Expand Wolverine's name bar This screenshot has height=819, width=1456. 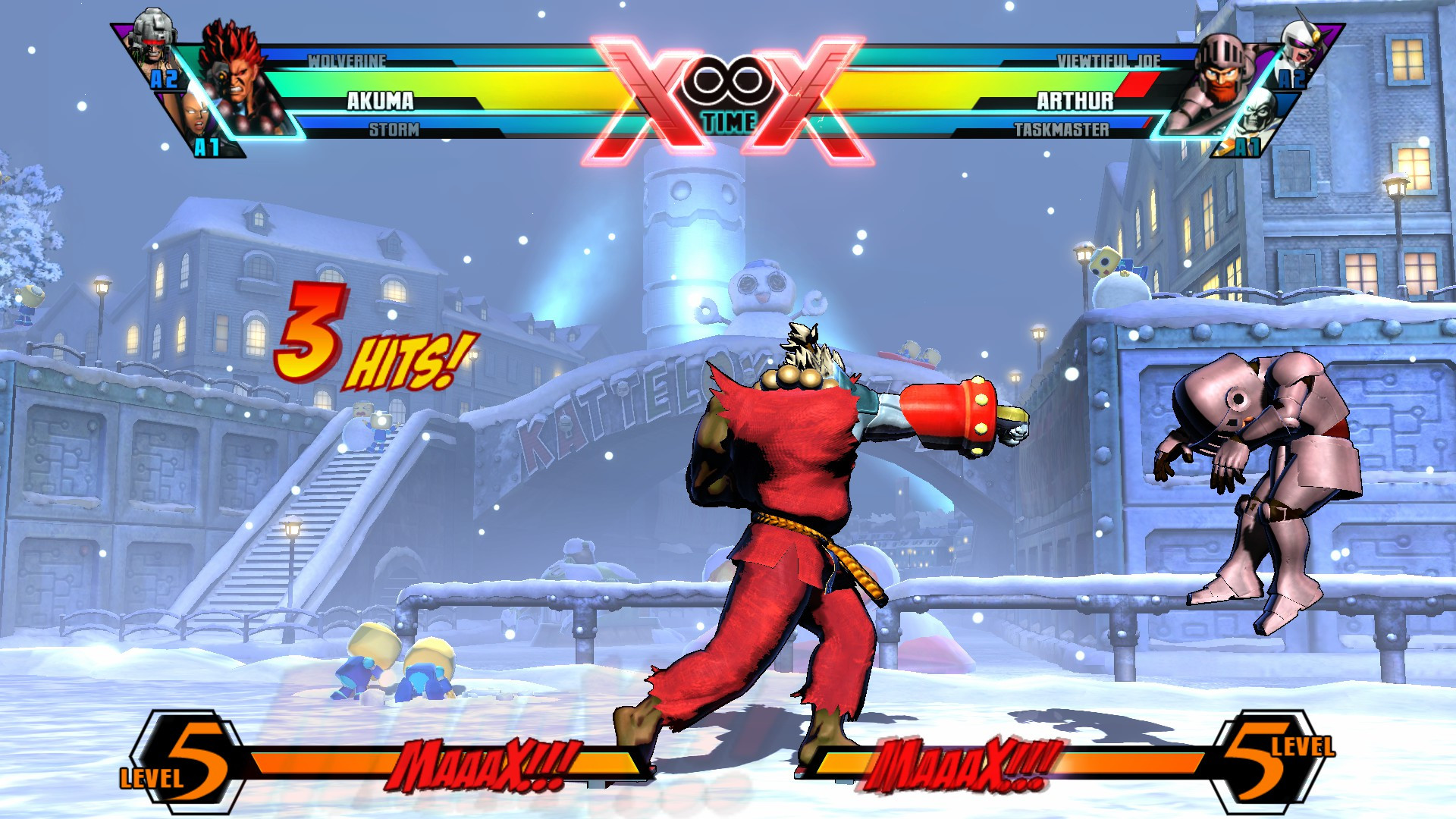(x=349, y=61)
